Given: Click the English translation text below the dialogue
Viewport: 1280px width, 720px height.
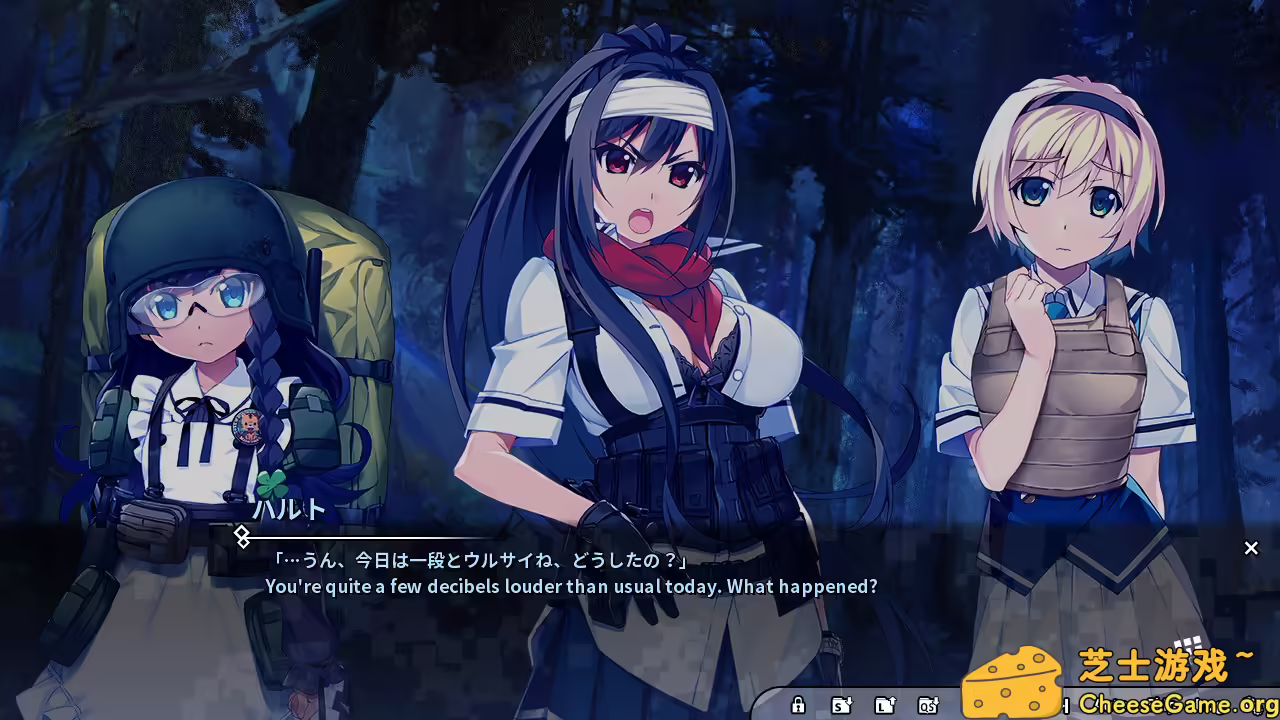Looking at the screenshot, I should tap(572, 588).
